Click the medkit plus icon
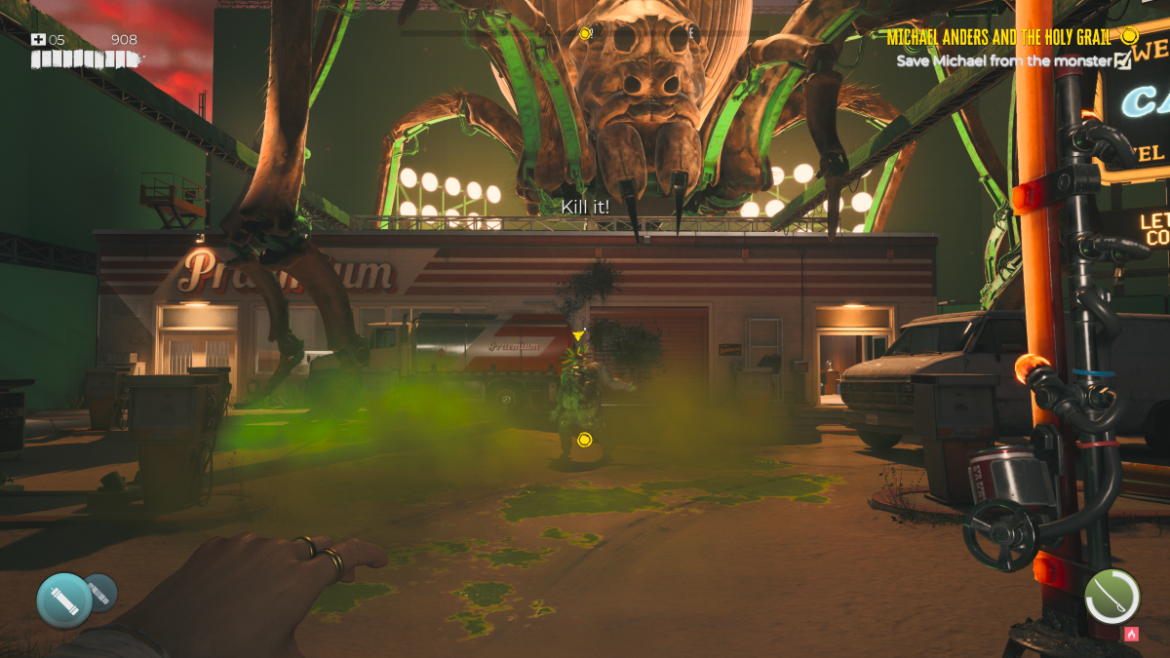Image resolution: width=1170 pixels, height=658 pixels. coord(38,40)
